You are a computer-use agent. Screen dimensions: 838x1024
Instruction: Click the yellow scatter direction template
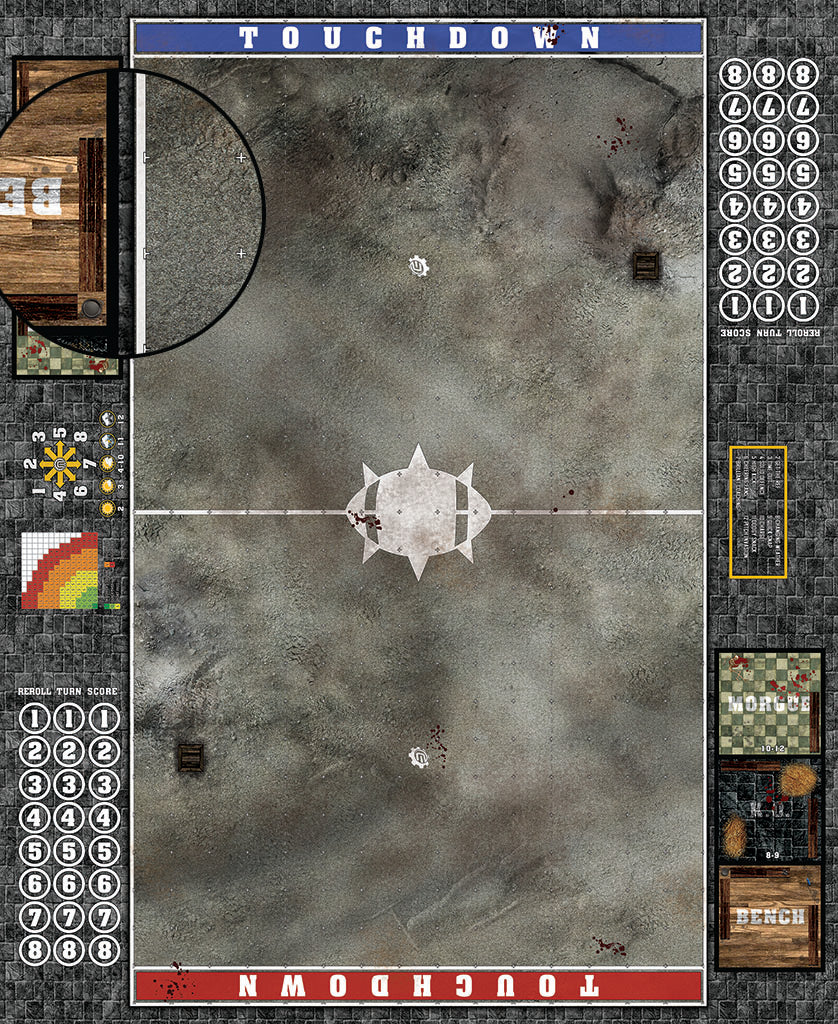tap(59, 465)
